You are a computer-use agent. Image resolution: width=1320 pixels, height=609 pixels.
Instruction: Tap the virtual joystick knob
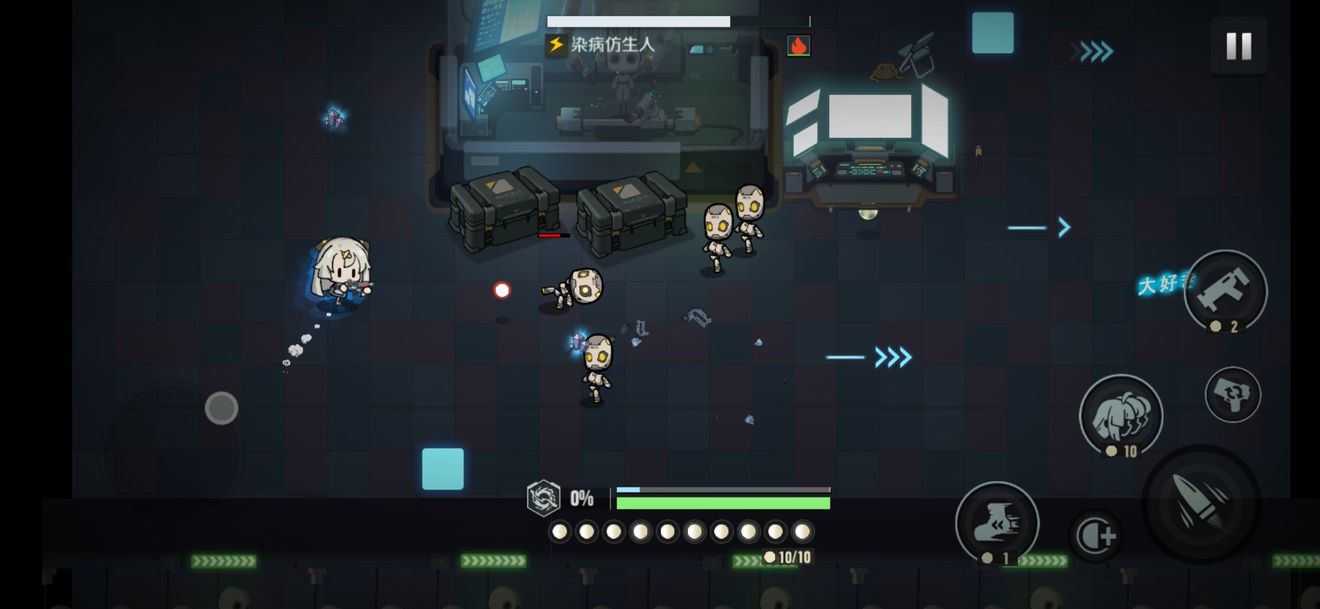(221, 408)
